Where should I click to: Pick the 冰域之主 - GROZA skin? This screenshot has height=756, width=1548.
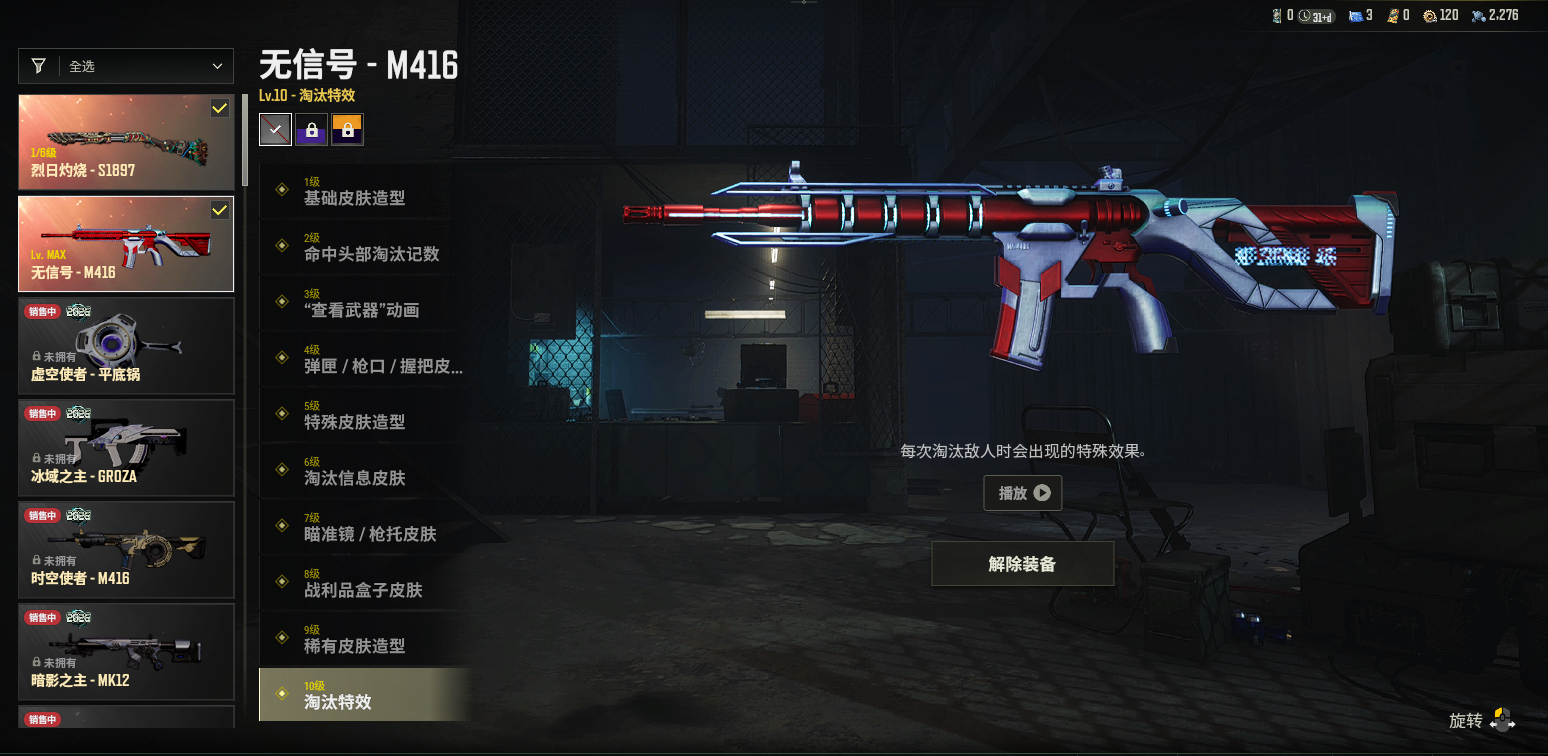(x=126, y=448)
